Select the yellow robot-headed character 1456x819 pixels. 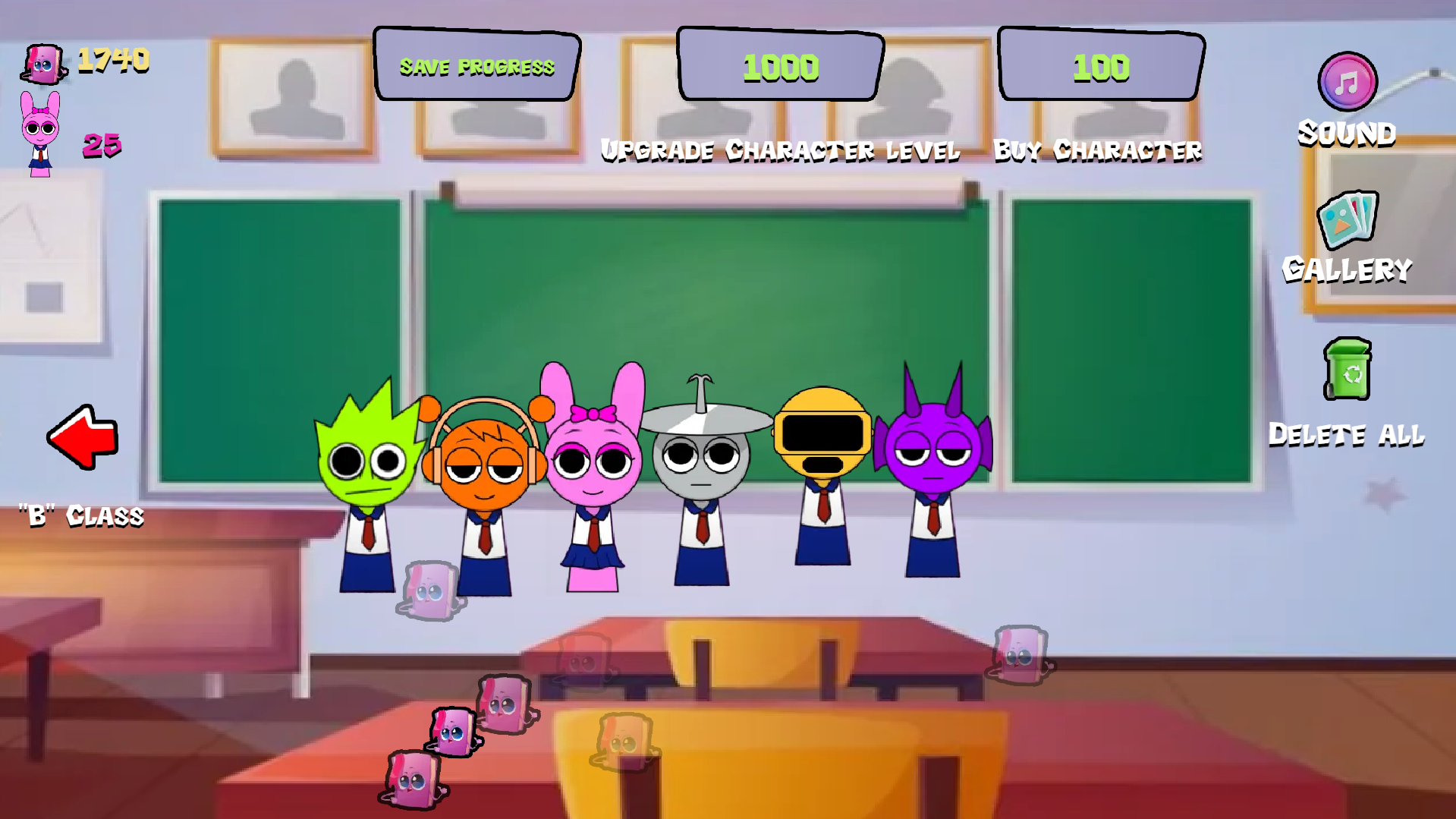click(x=823, y=433)
